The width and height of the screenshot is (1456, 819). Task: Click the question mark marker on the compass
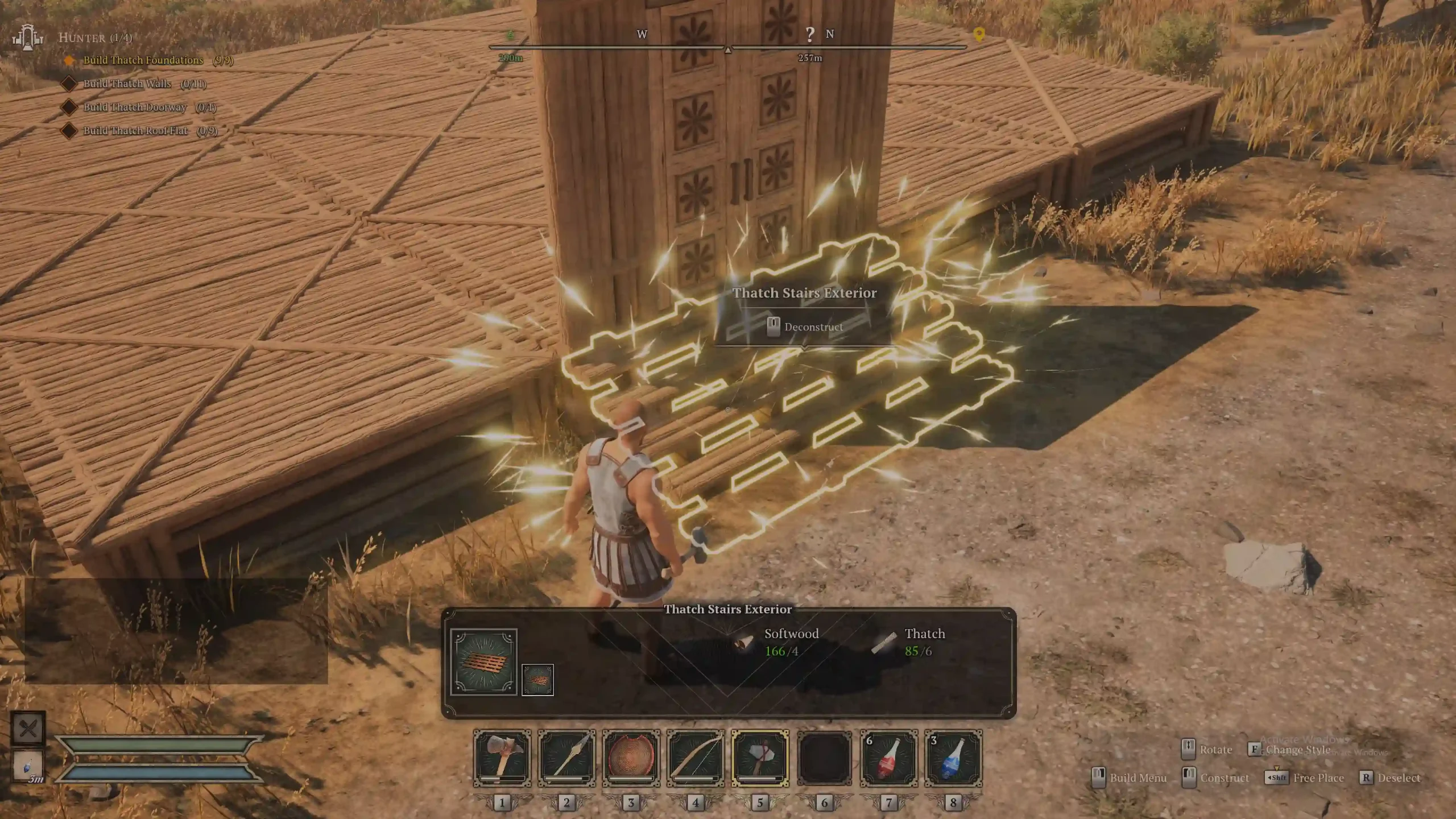pyautogui.click(x=810, y=35)
